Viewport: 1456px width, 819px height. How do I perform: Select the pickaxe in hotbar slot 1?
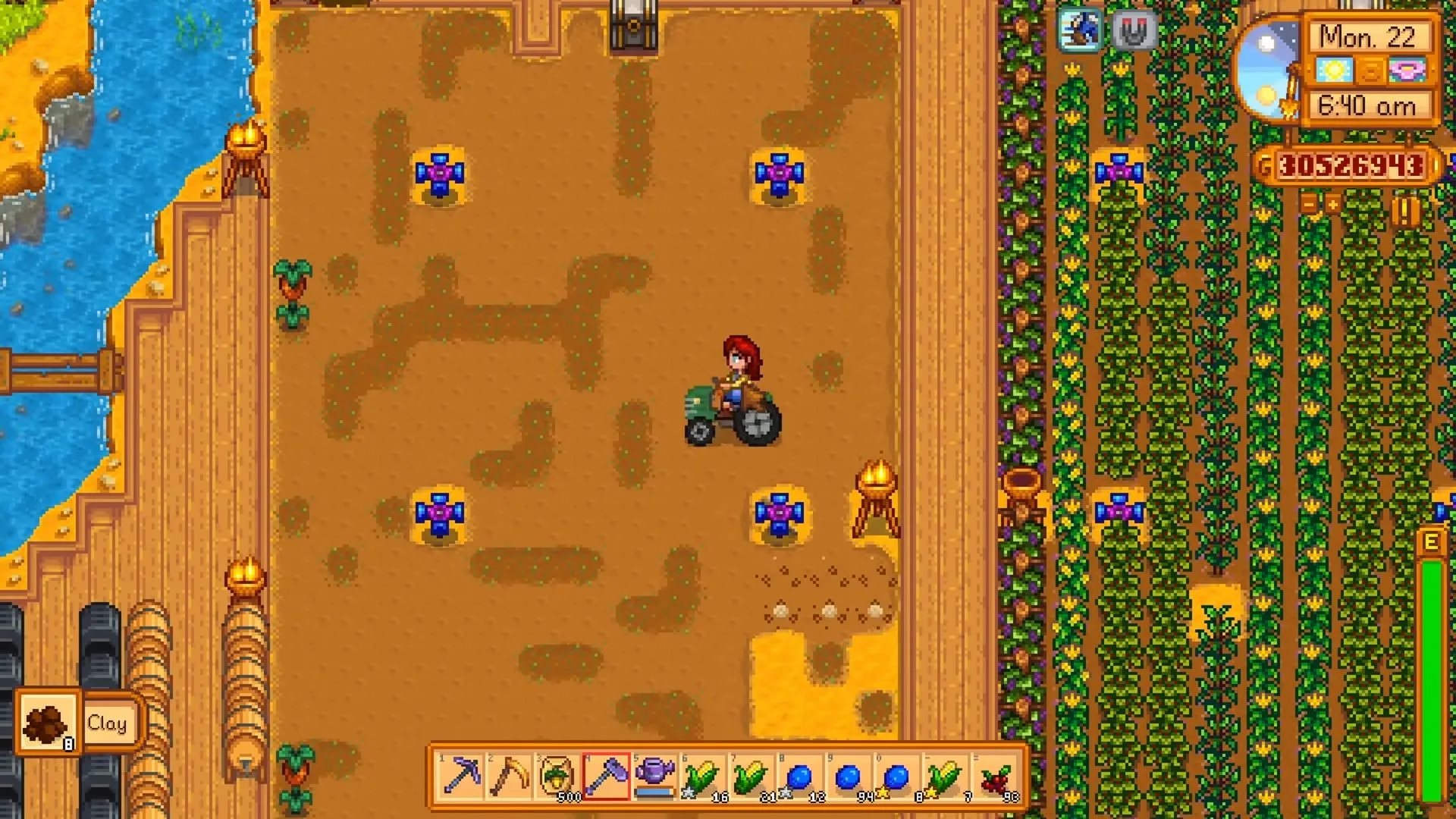point(463,775)
